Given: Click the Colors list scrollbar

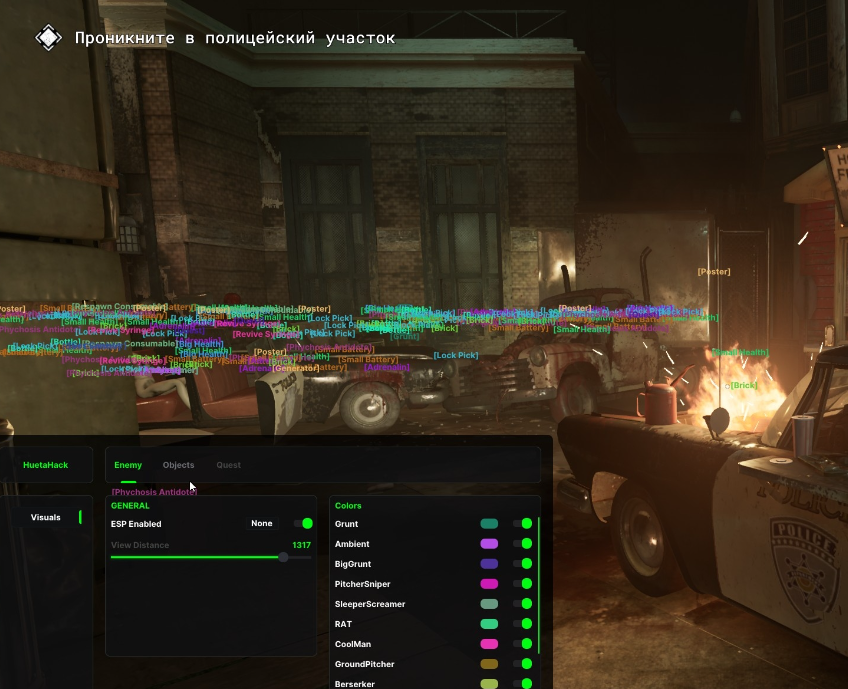Looking at the screenshot, I should click(538, 585).
